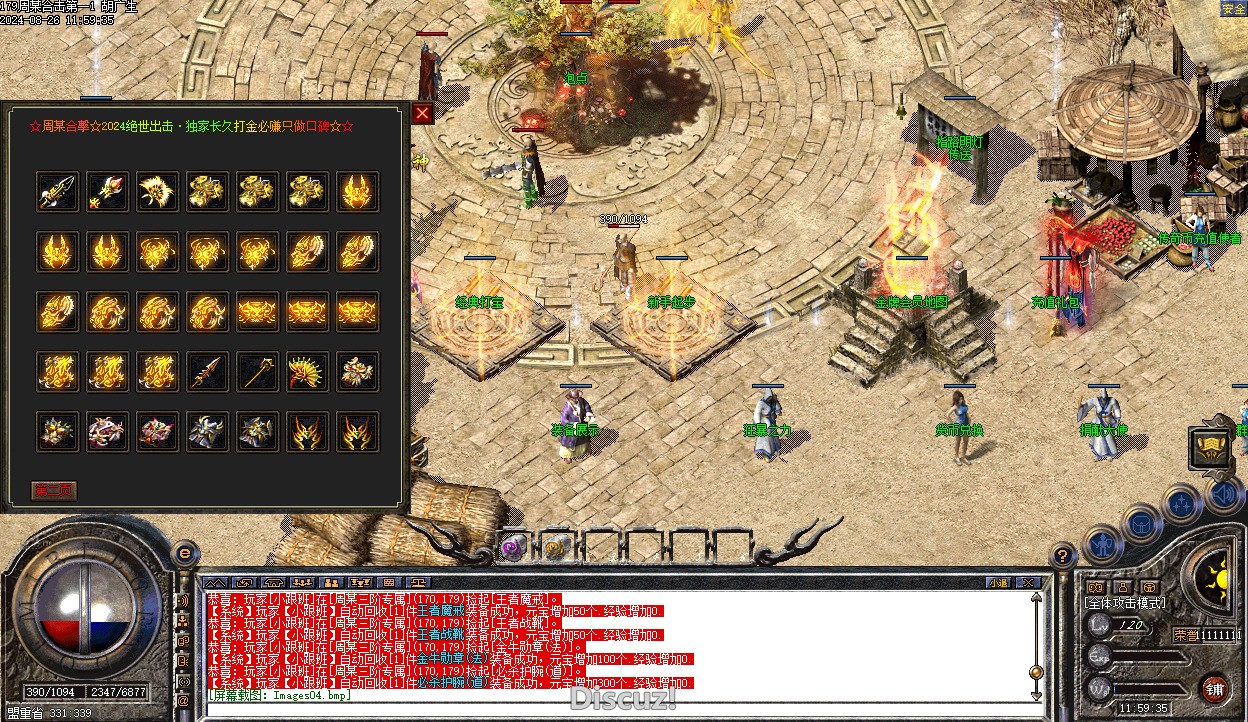Open the bag round button
The image size is (1248, 722).
tap(1141, 523)
